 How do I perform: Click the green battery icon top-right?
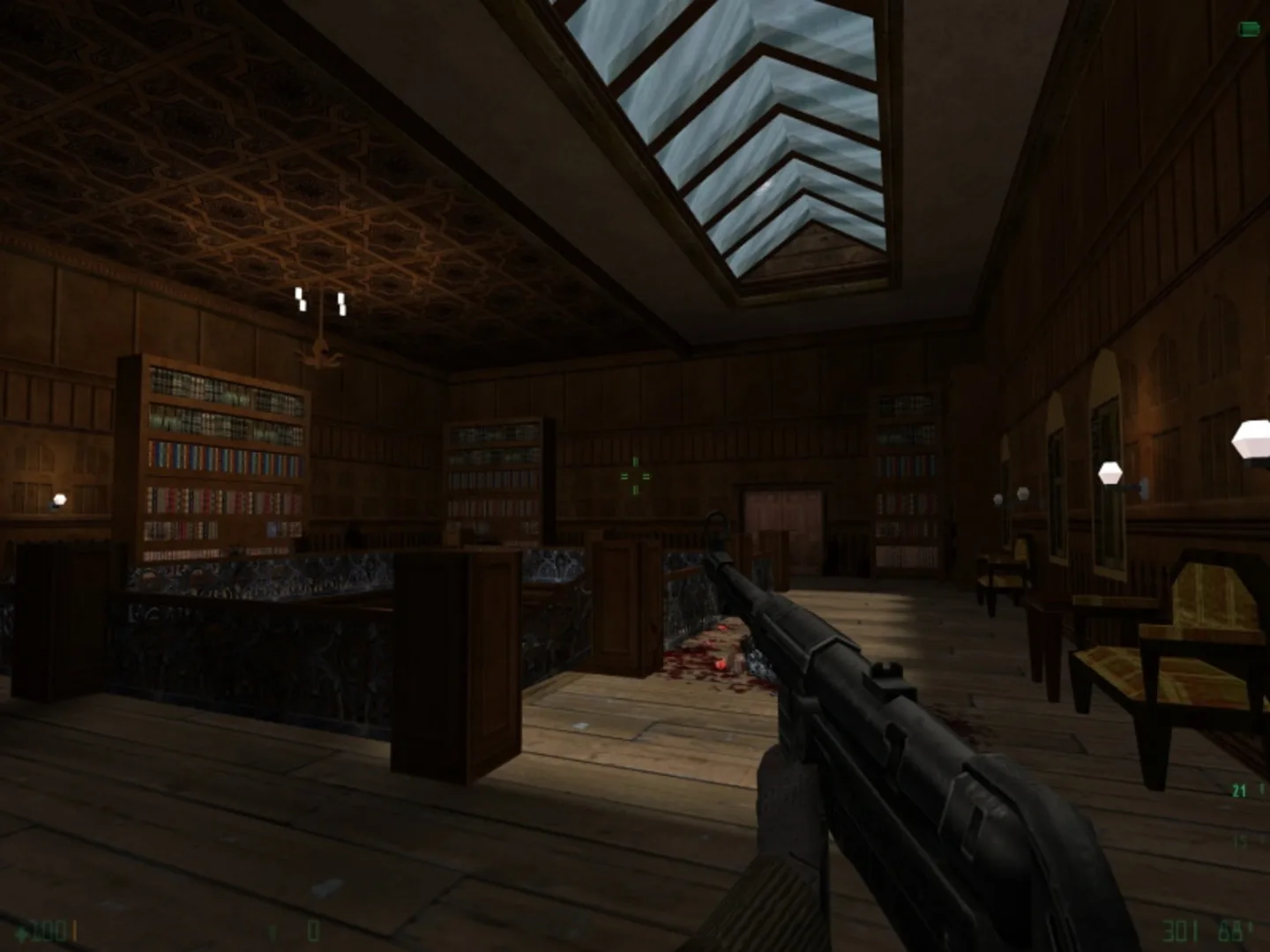click(x=1249, y=30)
